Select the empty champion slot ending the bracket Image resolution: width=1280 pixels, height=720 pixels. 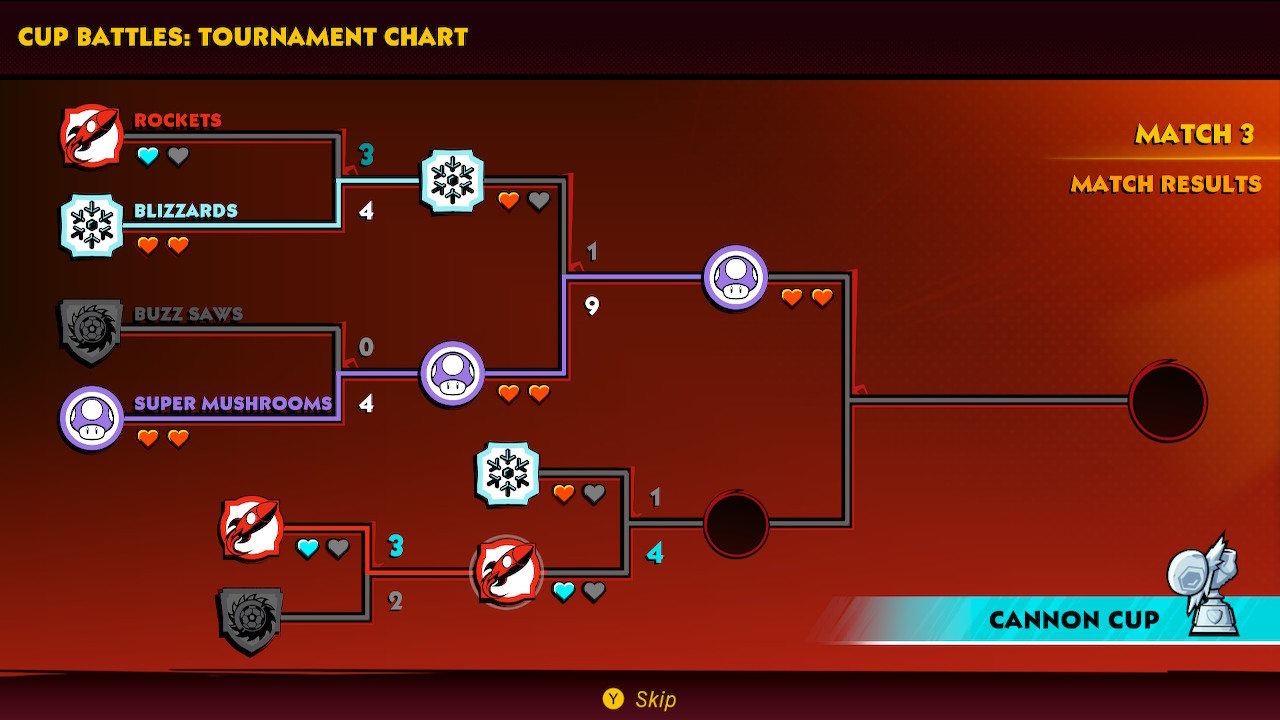click(1167, 401)
